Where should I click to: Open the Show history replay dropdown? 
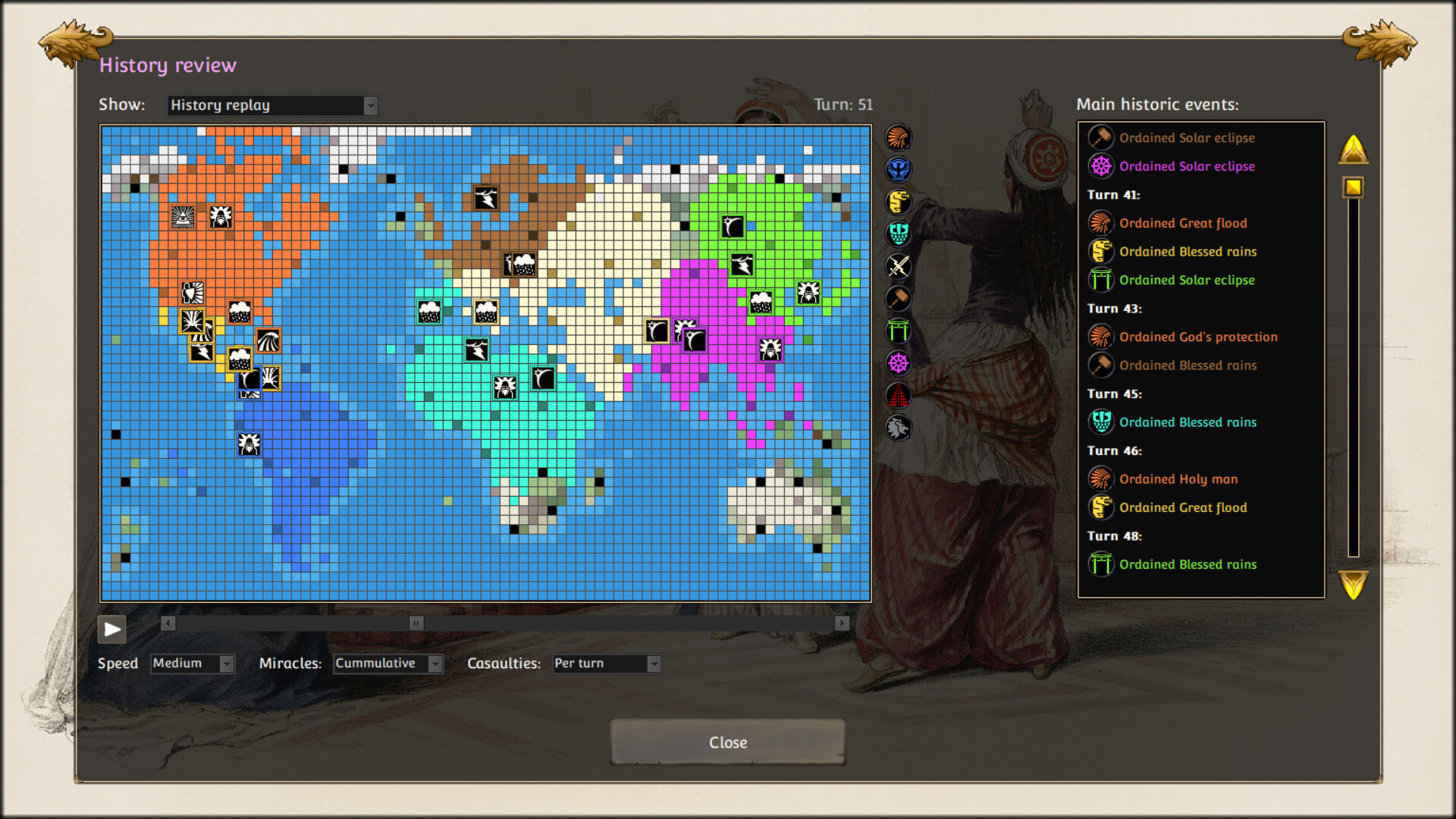[272, 105]
